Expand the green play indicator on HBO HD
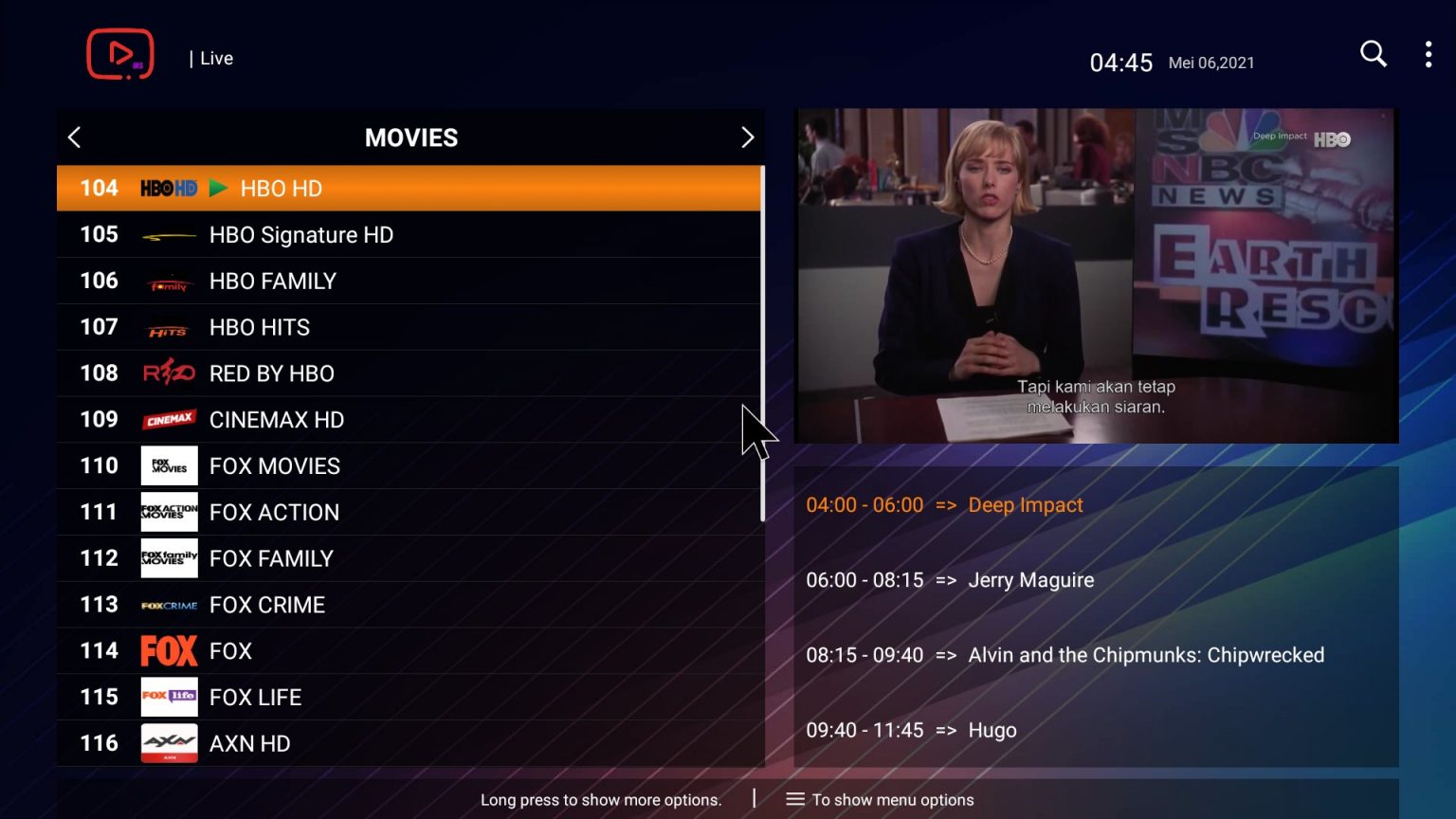Screen dimensions: 1456x819 click(x=220, y=188)
